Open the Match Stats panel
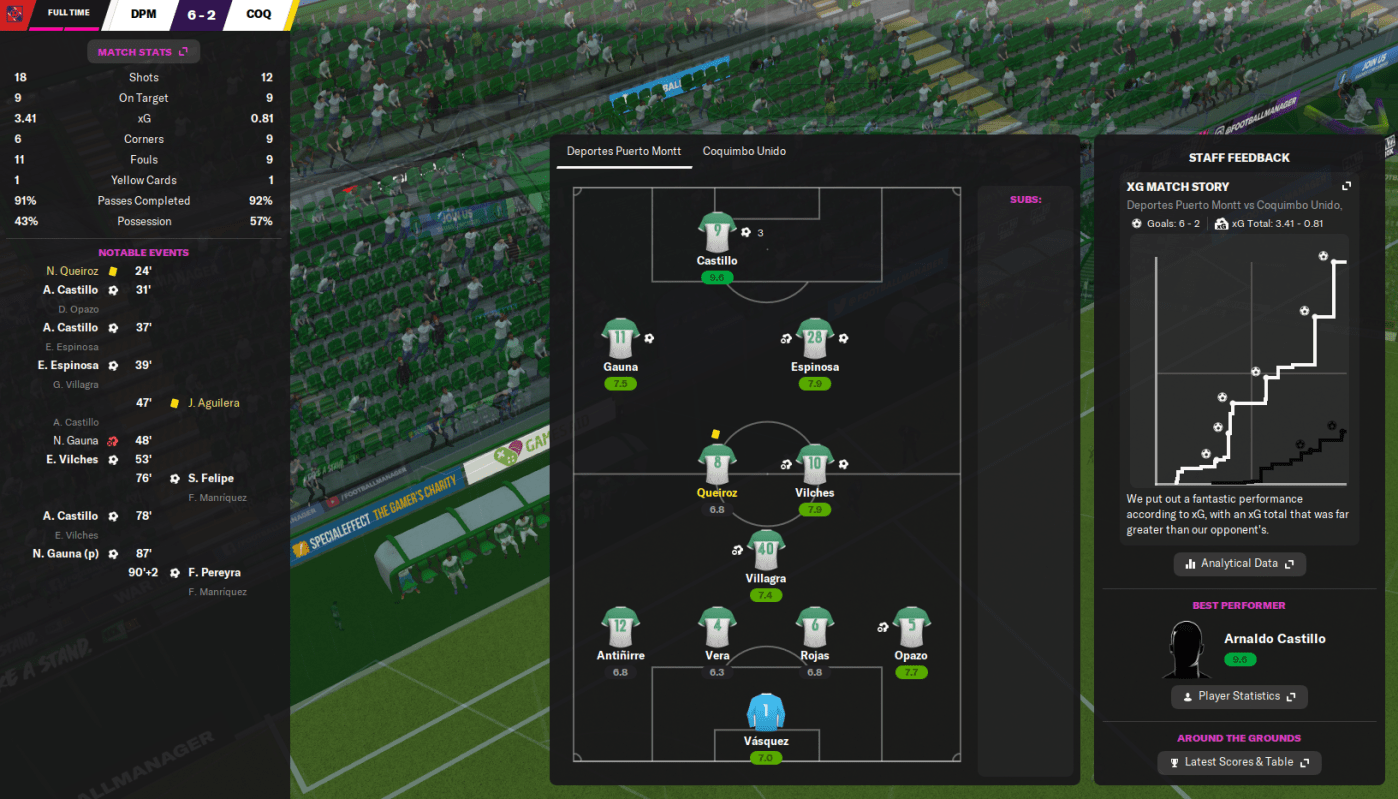This screenshot has width=1398, height=799. coord(143,52)
